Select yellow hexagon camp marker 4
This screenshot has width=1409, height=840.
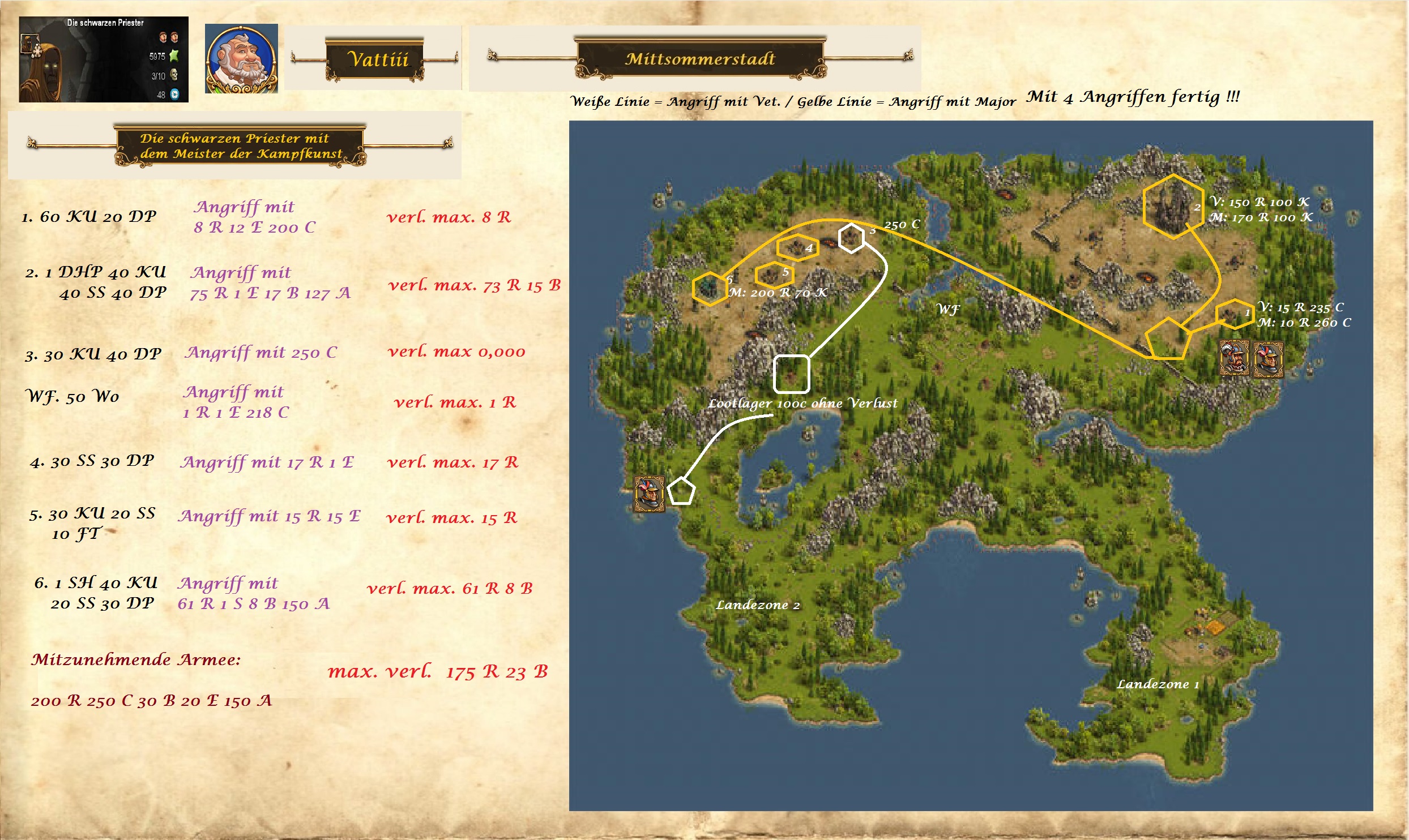point(797,247)
